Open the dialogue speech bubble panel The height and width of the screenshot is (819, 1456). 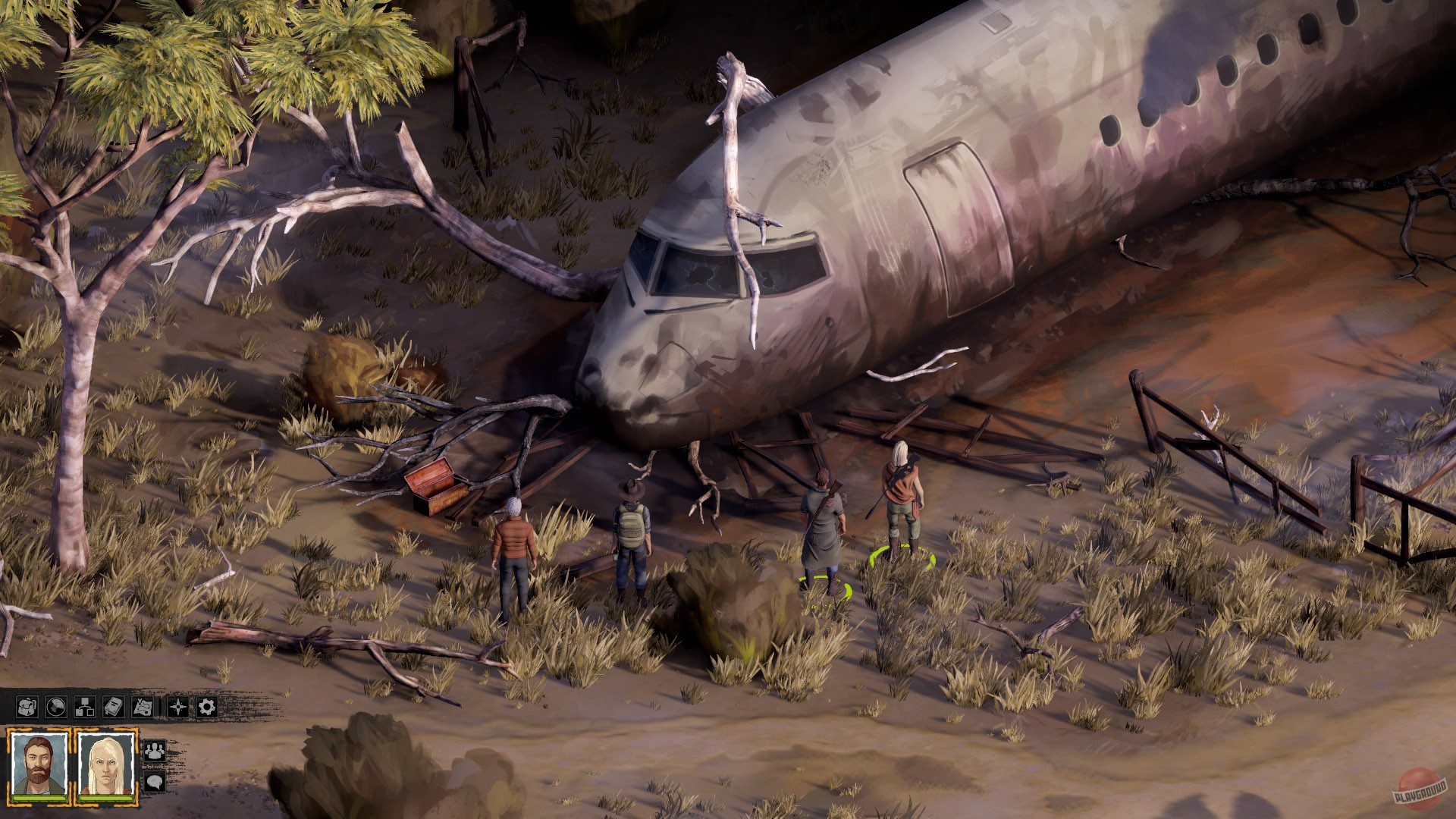click(x=155, y=782)
